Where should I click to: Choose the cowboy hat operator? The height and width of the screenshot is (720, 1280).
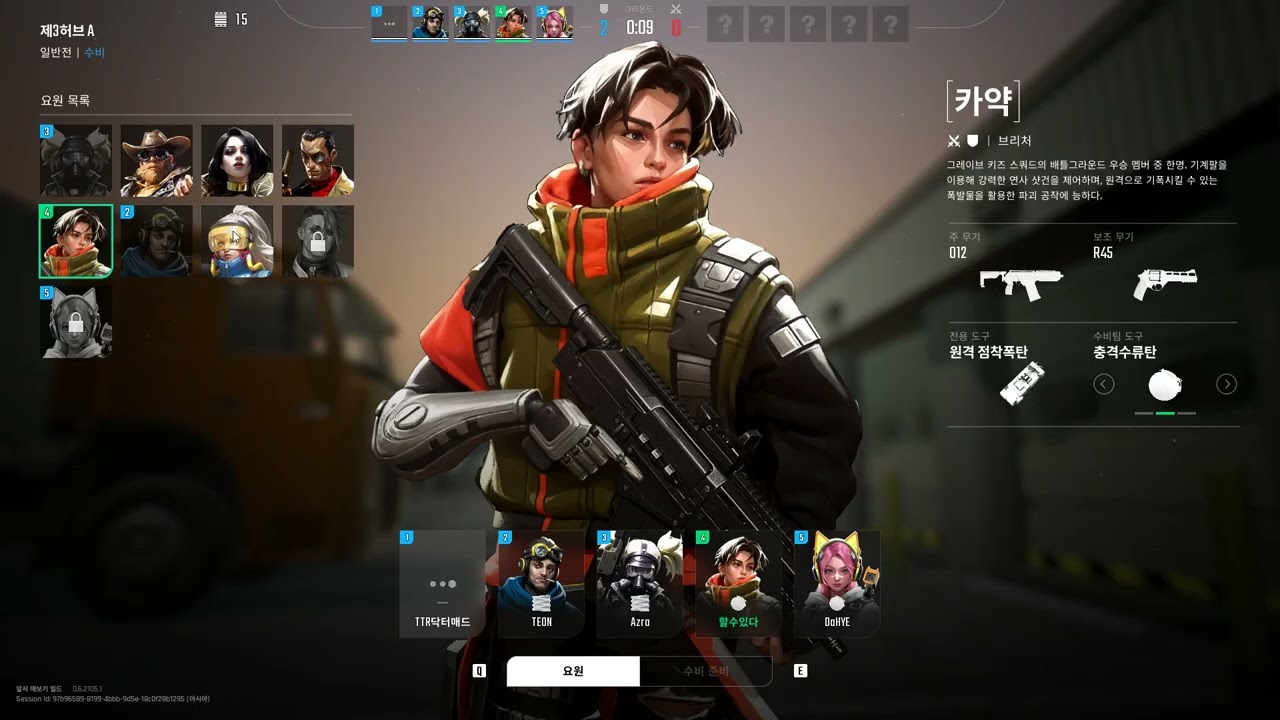coord(157,161)
